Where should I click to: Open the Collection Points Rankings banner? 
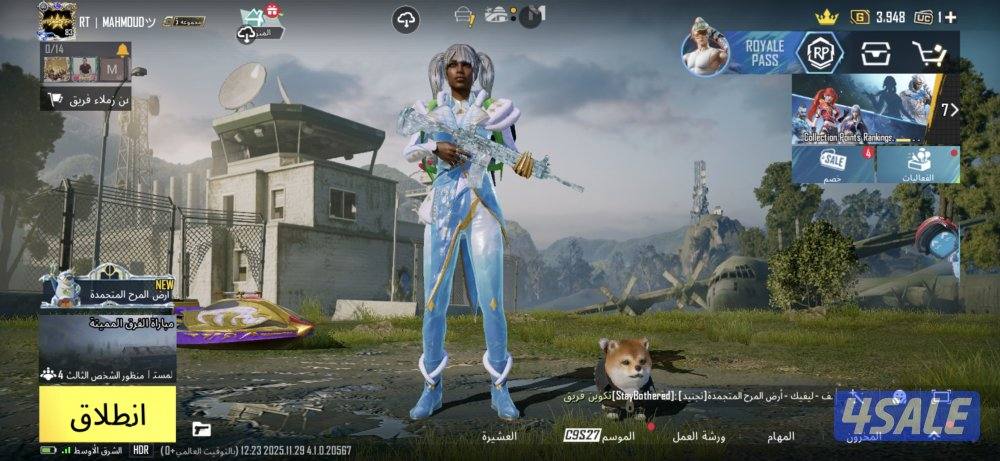(870, 110)
